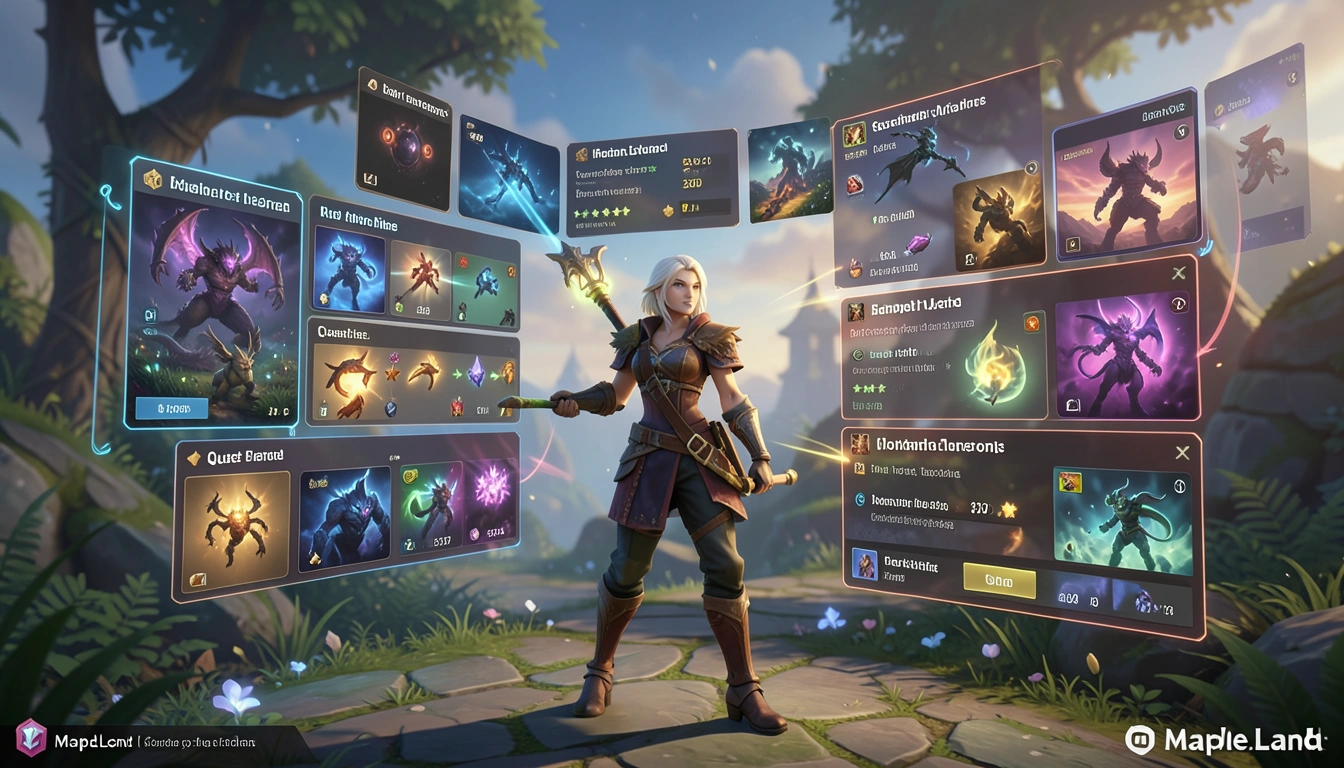Viewport: 1344px width, 768px height.
Task: Select the red fighter on orange background card
Action: pyautogui.click(x=420, y=281)
